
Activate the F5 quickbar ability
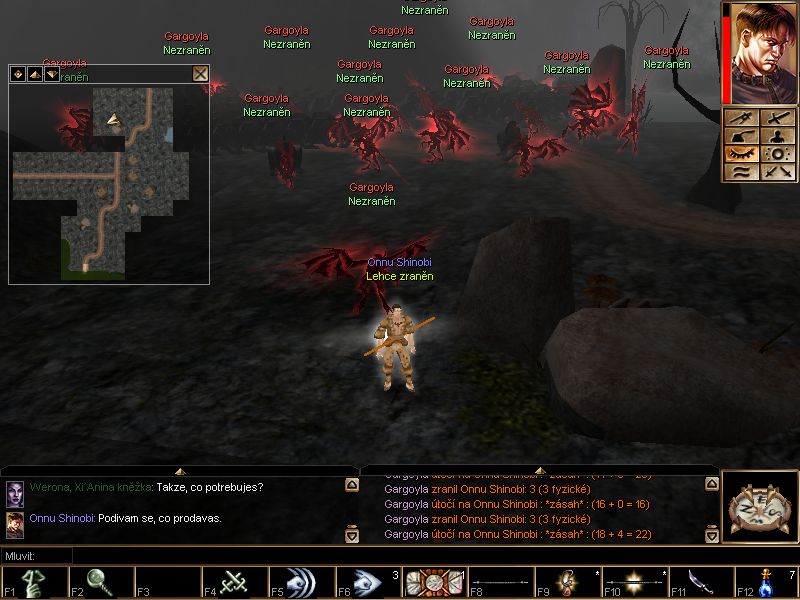pos(300,582)
